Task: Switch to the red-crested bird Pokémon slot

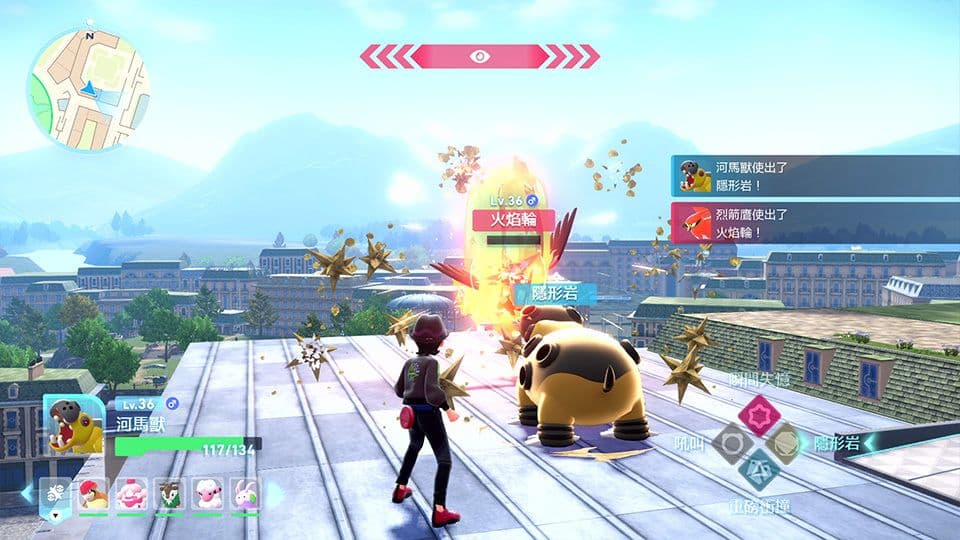Action: 94,494
